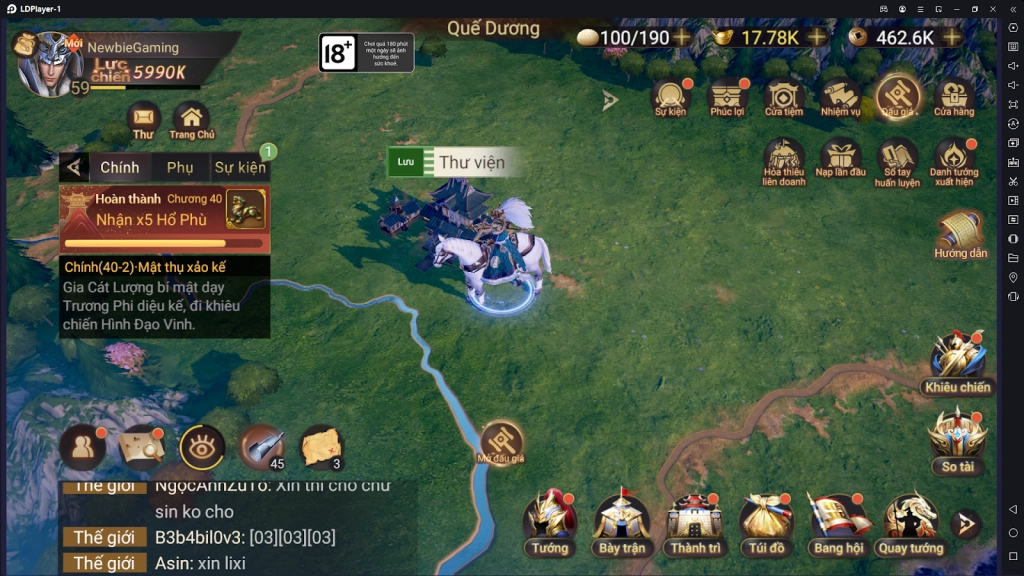Viewport: 1024px width, 576px height.
Task: Switch to the Sự kiện quest tab
Action: pyautogui.click(x=240, y=167)
